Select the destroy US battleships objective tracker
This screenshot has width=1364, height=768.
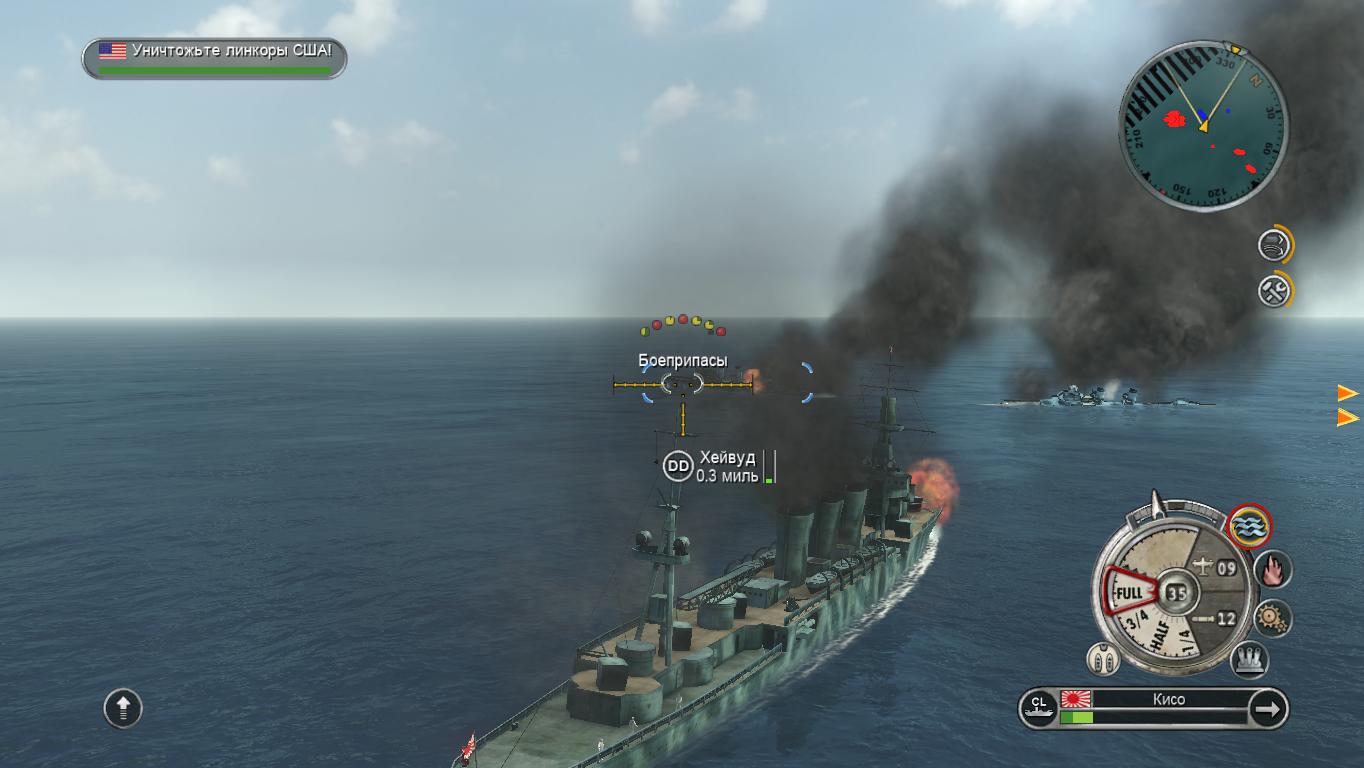(214, 58)
